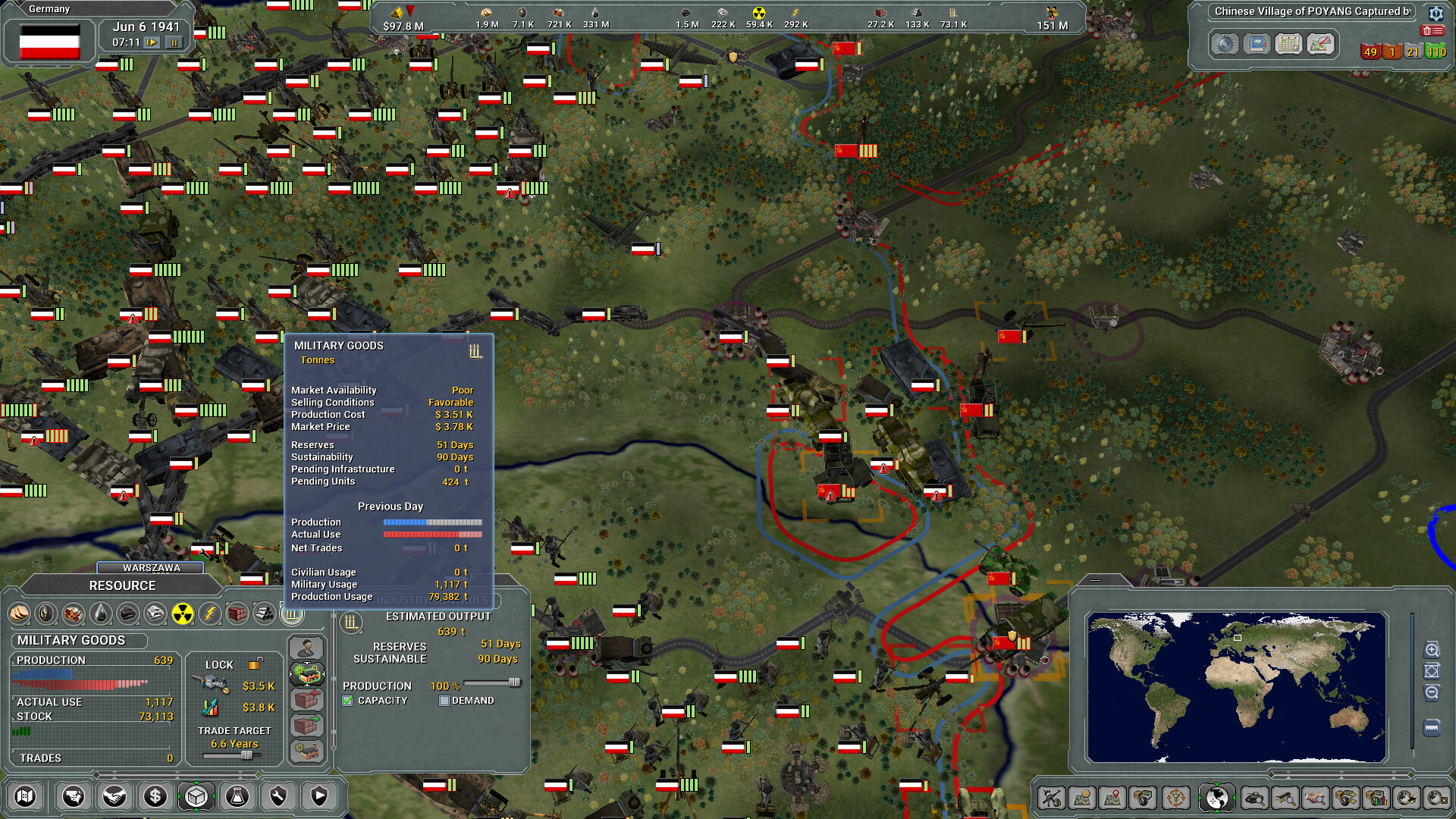Switch to the finance dollar department tab
The image size is (1456, 819).
coord(154,797)
